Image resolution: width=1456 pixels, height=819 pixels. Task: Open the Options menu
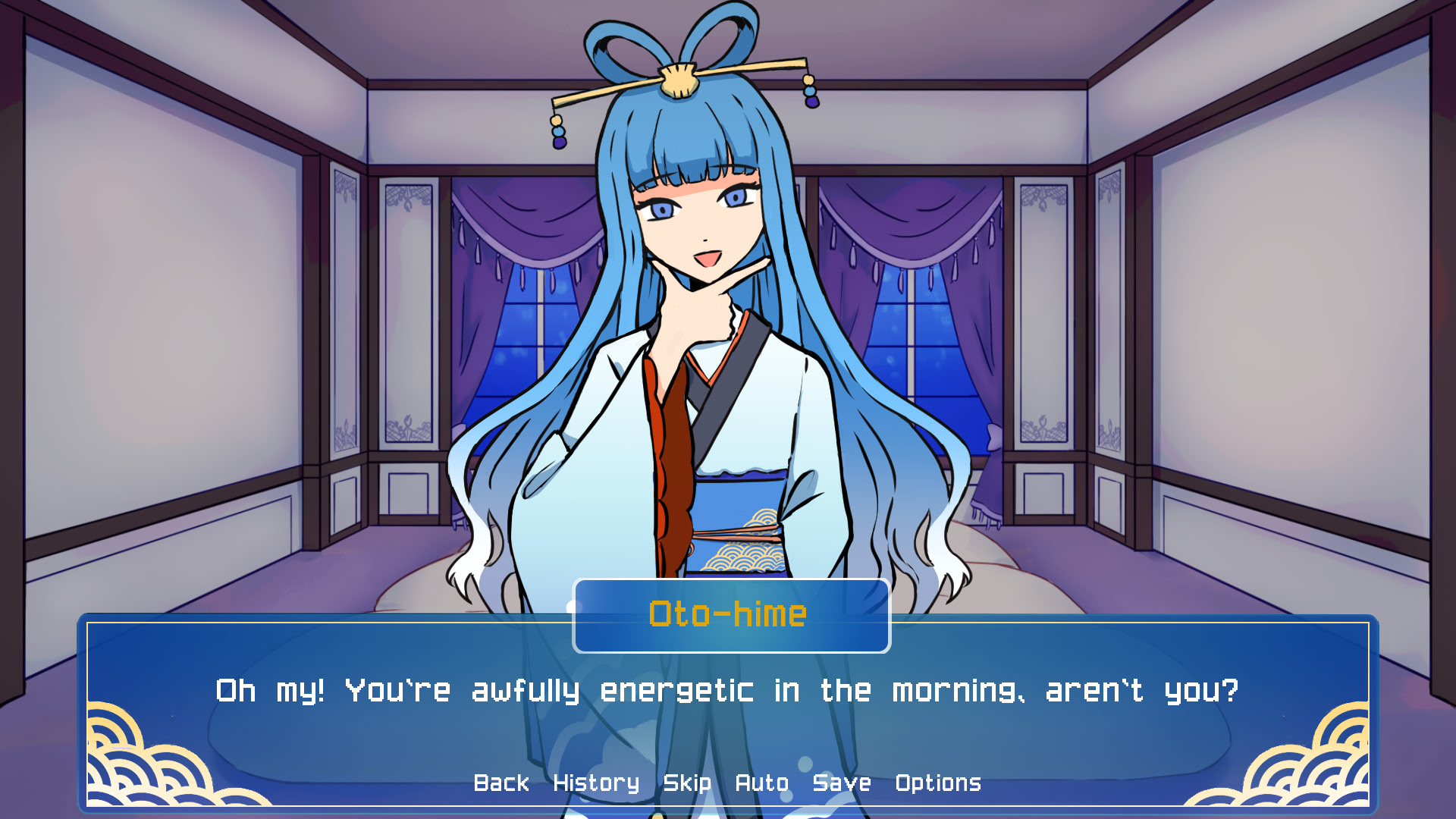point(939,783)
